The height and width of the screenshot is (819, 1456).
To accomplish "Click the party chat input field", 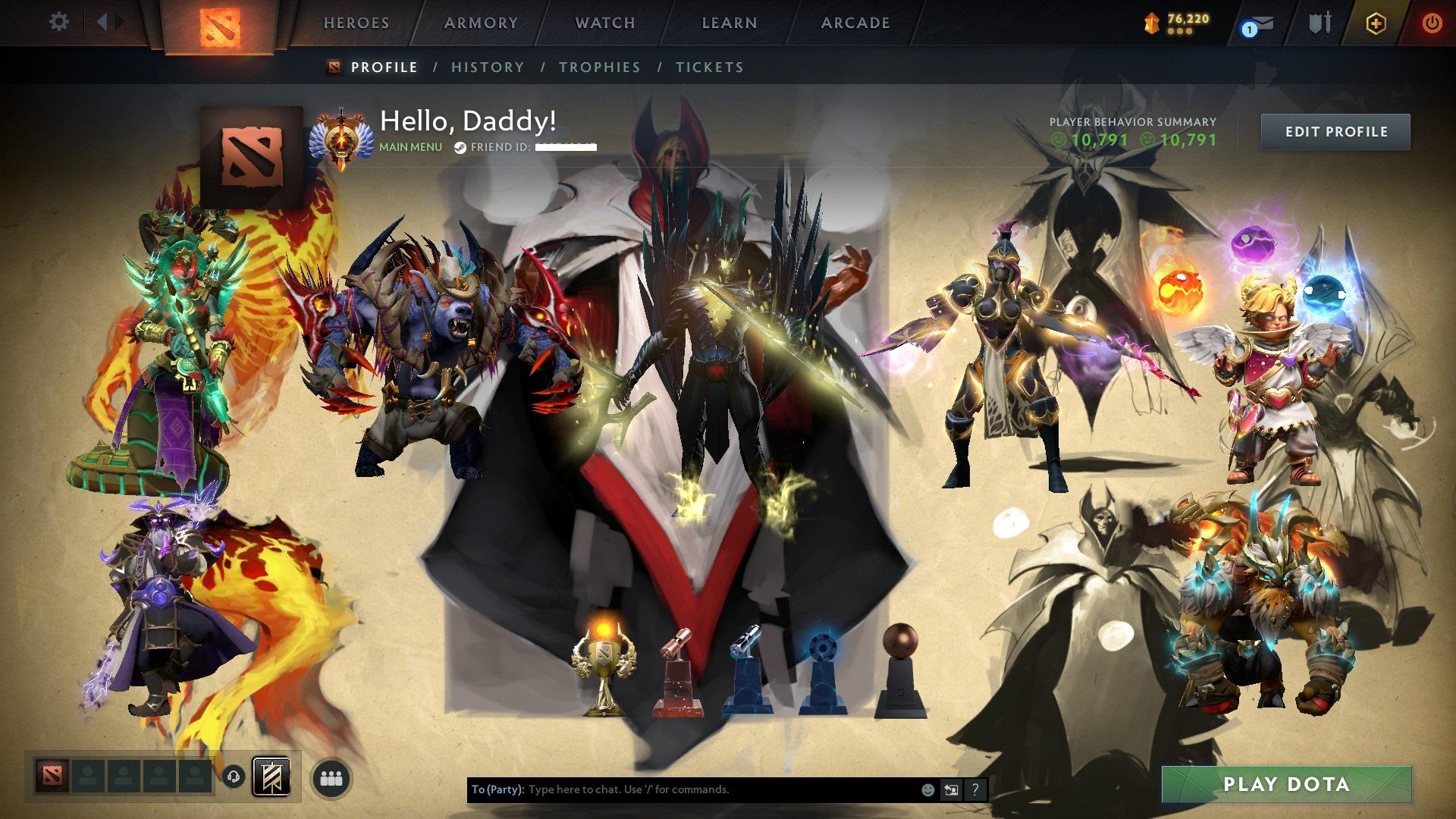I will [682, 789].
